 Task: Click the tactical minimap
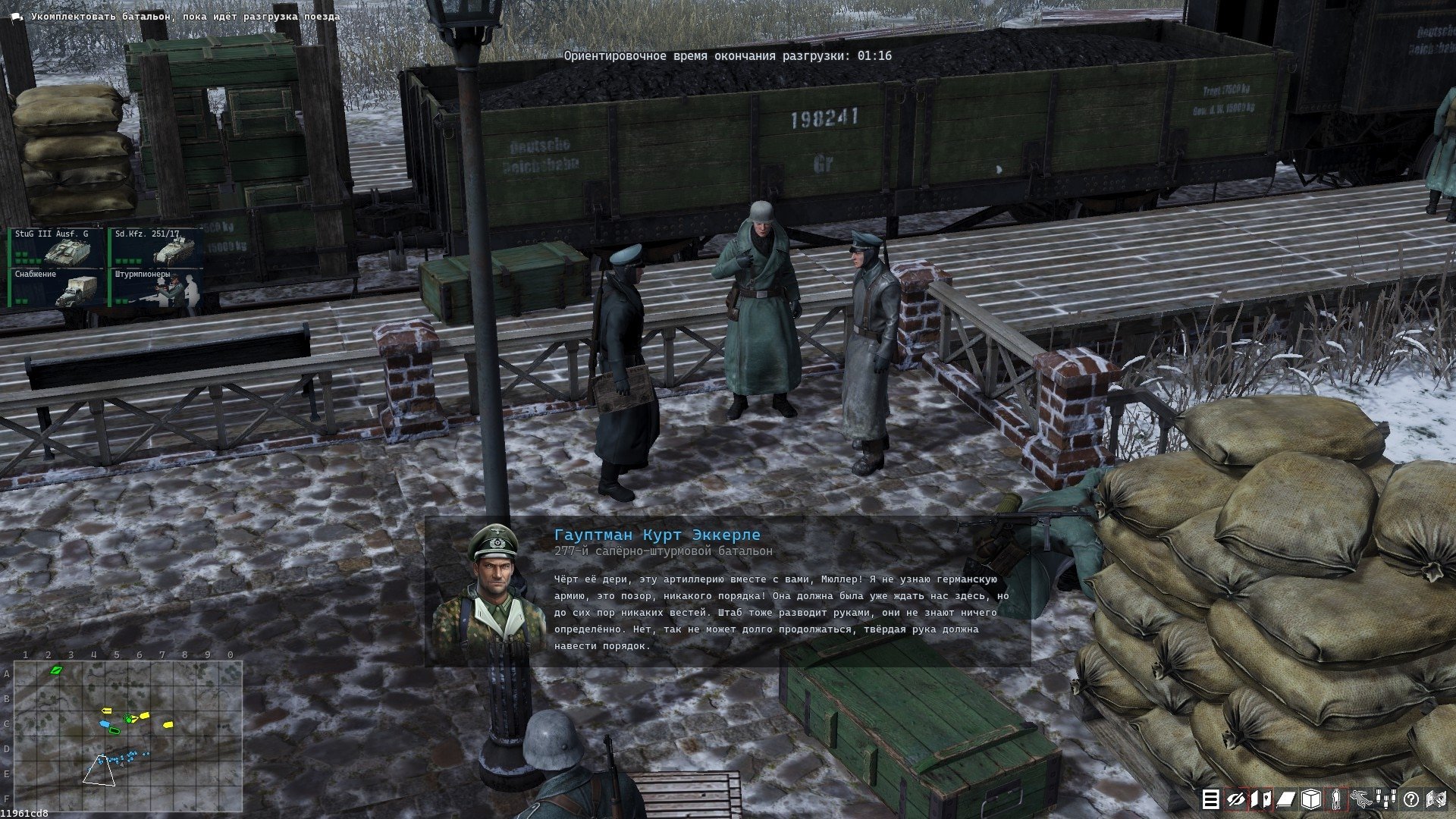128,736
